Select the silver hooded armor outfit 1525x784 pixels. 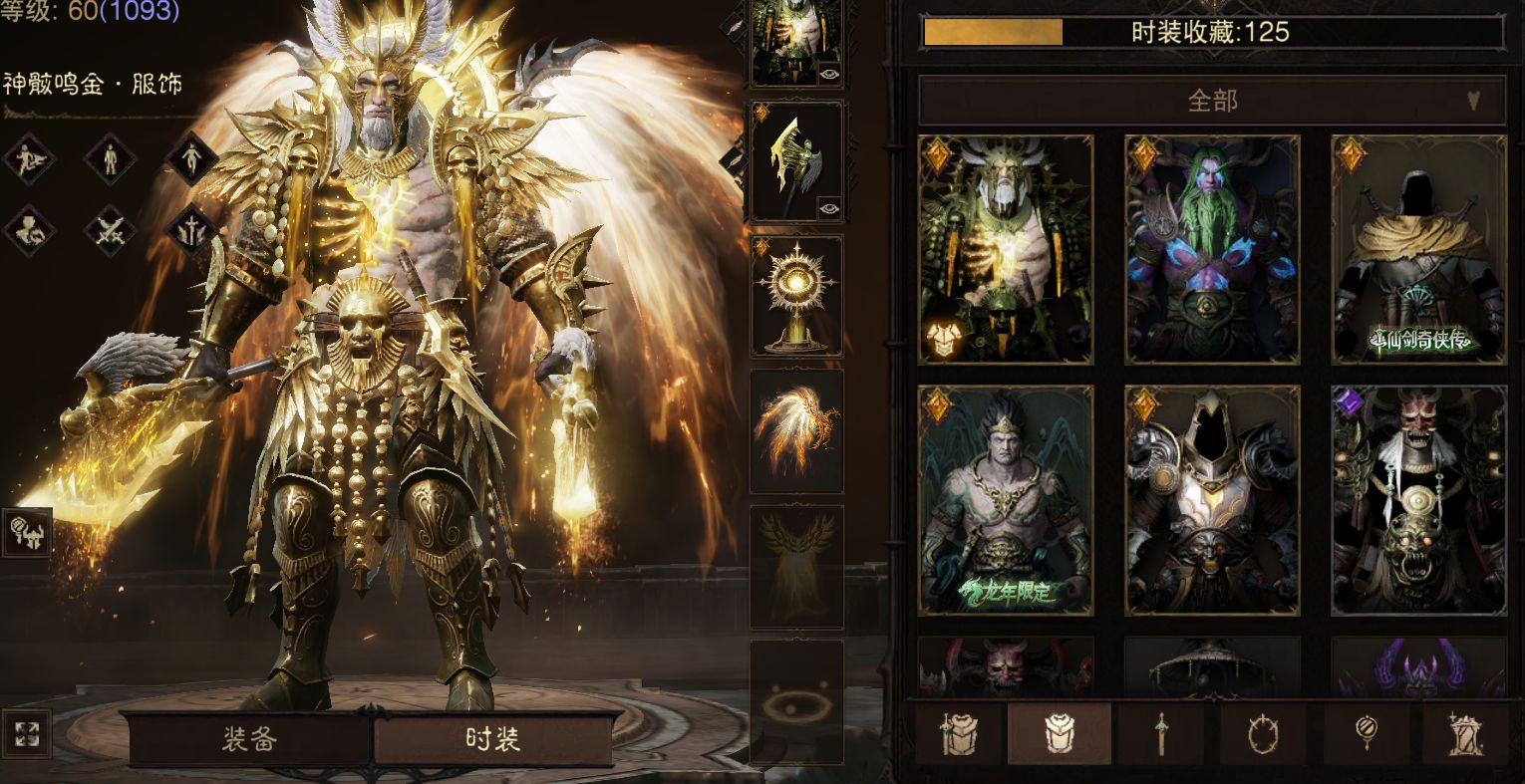pyautogui.click(x=1212, y=500)
